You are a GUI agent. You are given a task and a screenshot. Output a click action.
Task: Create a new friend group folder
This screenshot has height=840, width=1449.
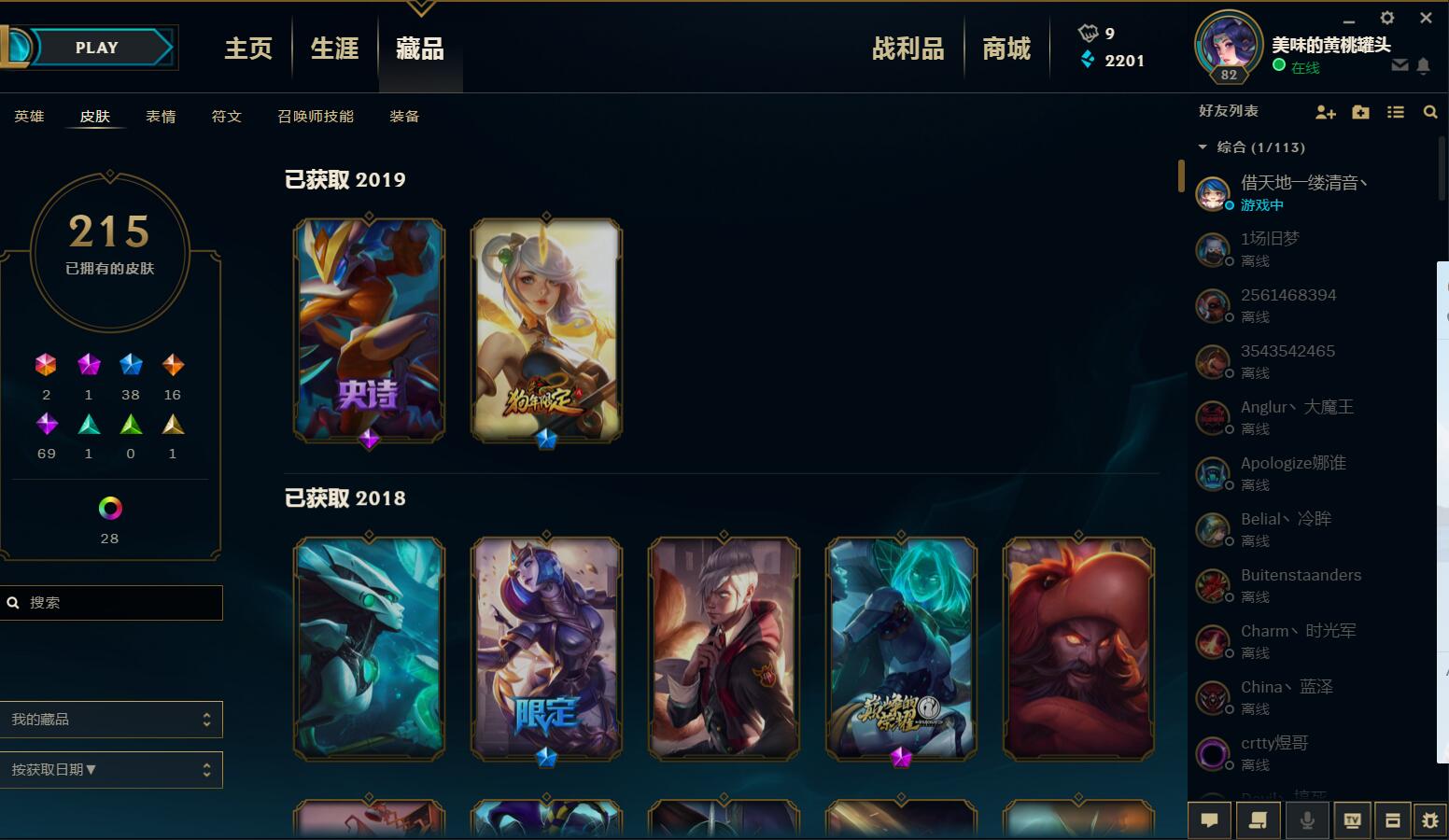point(1360,112)
